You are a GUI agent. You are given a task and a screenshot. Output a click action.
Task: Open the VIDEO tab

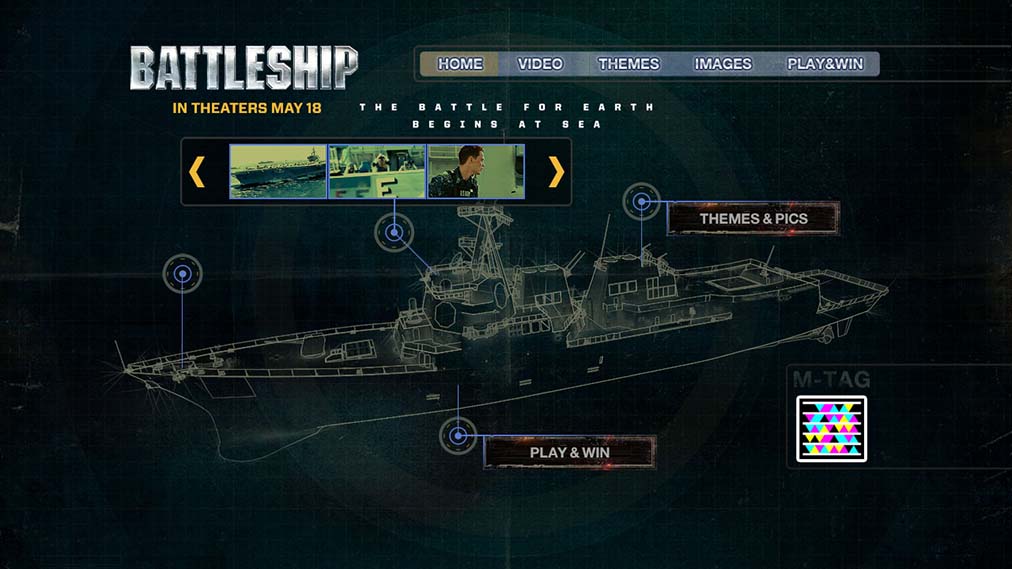click(x=540, y=64)
